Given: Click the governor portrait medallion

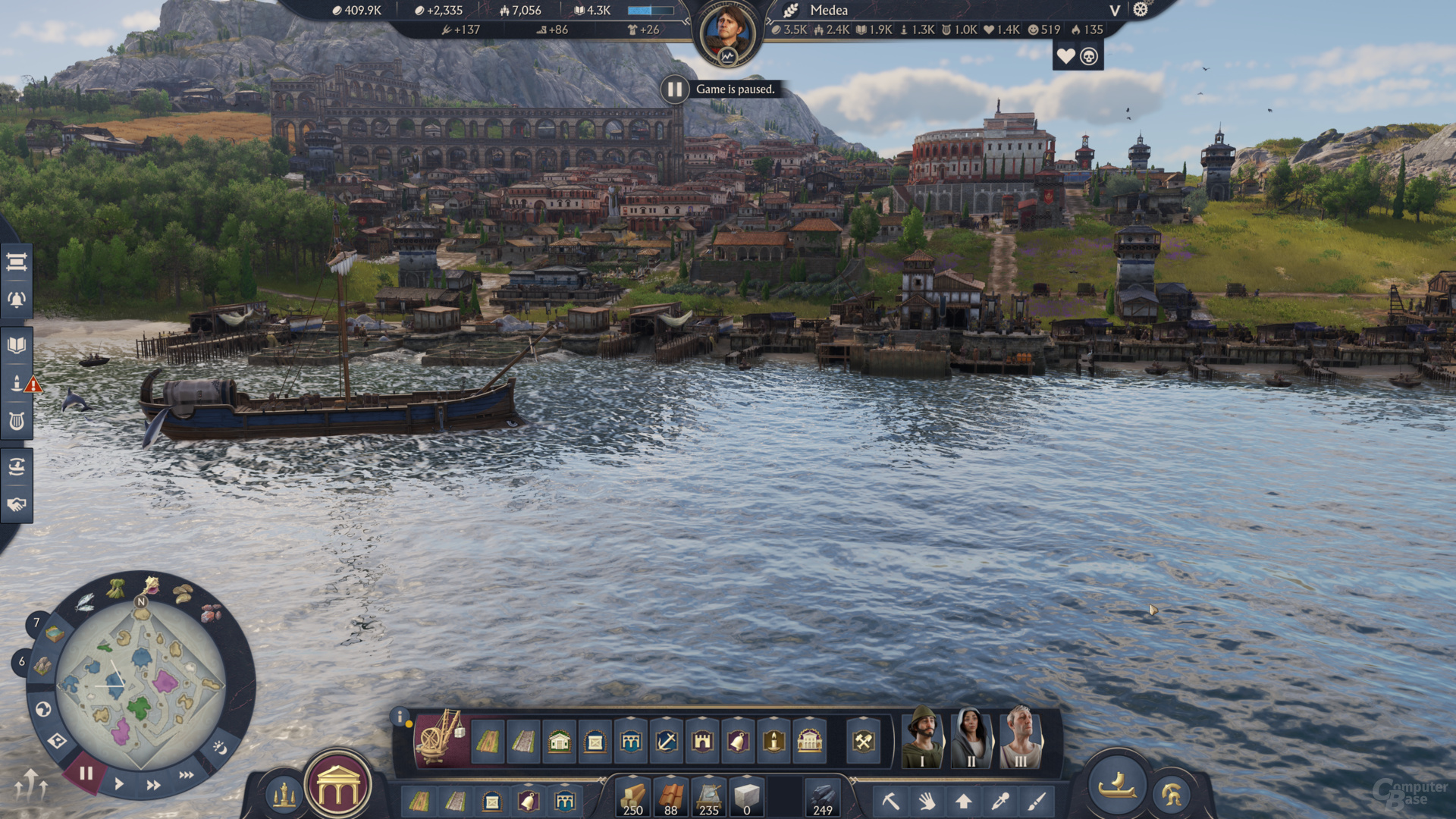Looking at the screenshot, I should (x=727, y=34).
